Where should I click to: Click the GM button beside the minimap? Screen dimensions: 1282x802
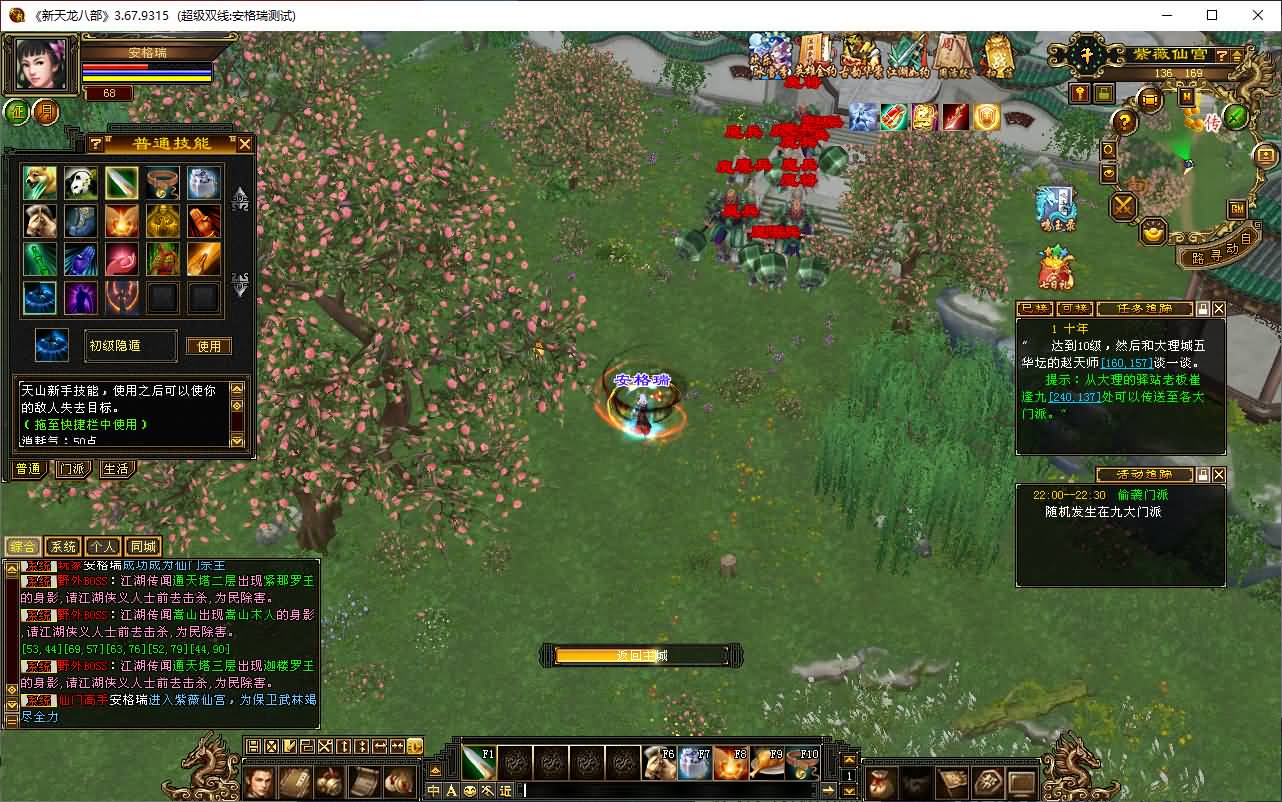(1237, 209)
